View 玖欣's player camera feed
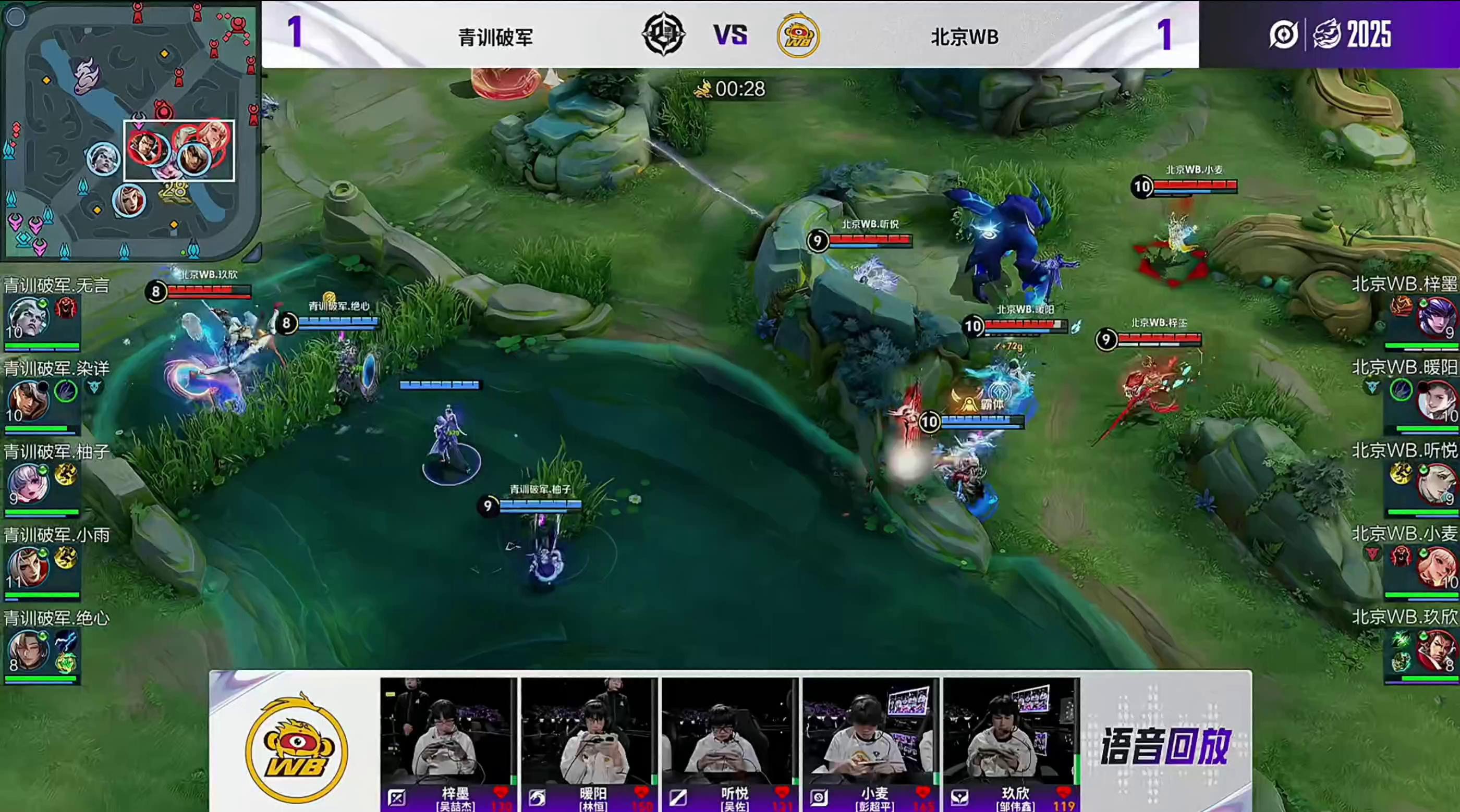This screenshot has height=812, width=1460. click(x=1012, y=732)
